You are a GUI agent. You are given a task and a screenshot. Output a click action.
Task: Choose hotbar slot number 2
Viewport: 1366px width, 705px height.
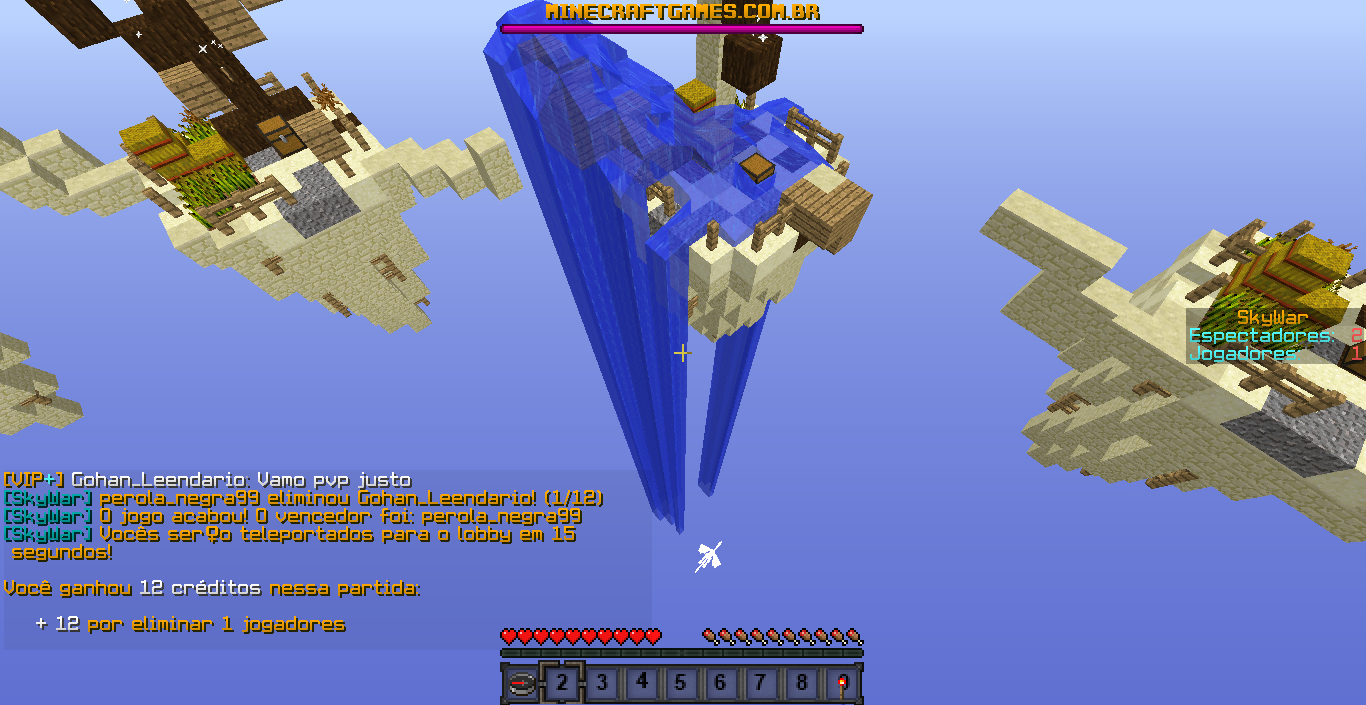point(562,684)
